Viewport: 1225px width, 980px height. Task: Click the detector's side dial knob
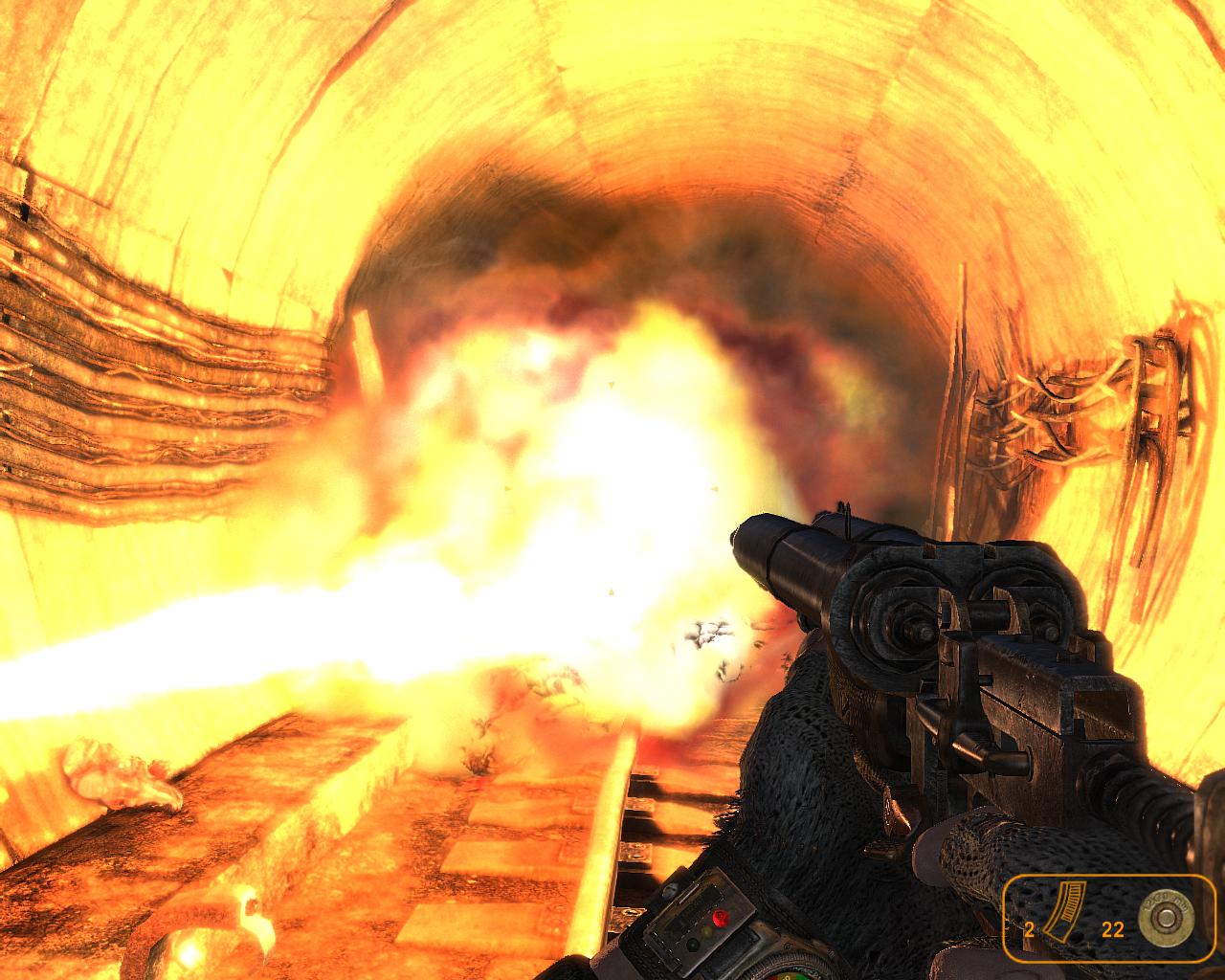click(669, 890)
